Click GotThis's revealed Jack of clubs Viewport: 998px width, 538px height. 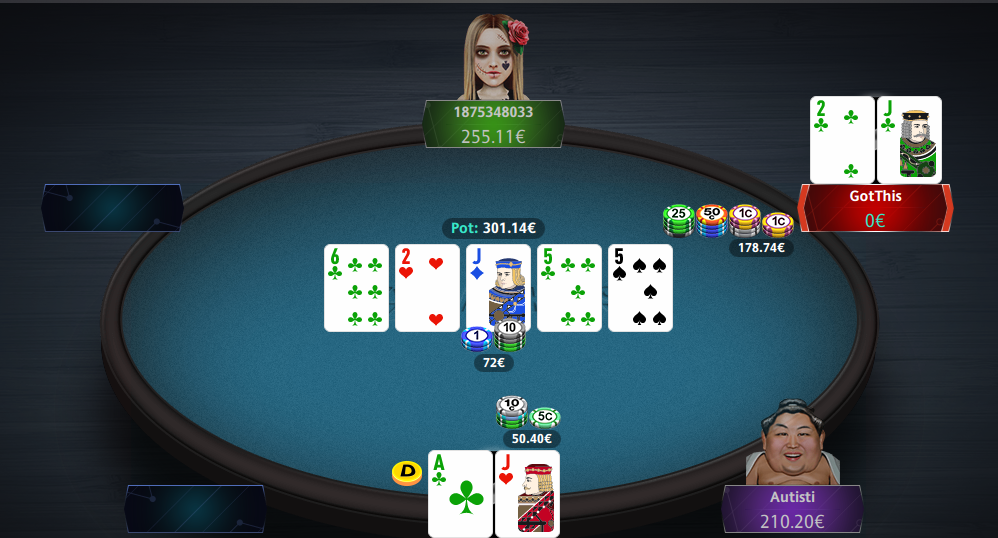tap(909, 139)
